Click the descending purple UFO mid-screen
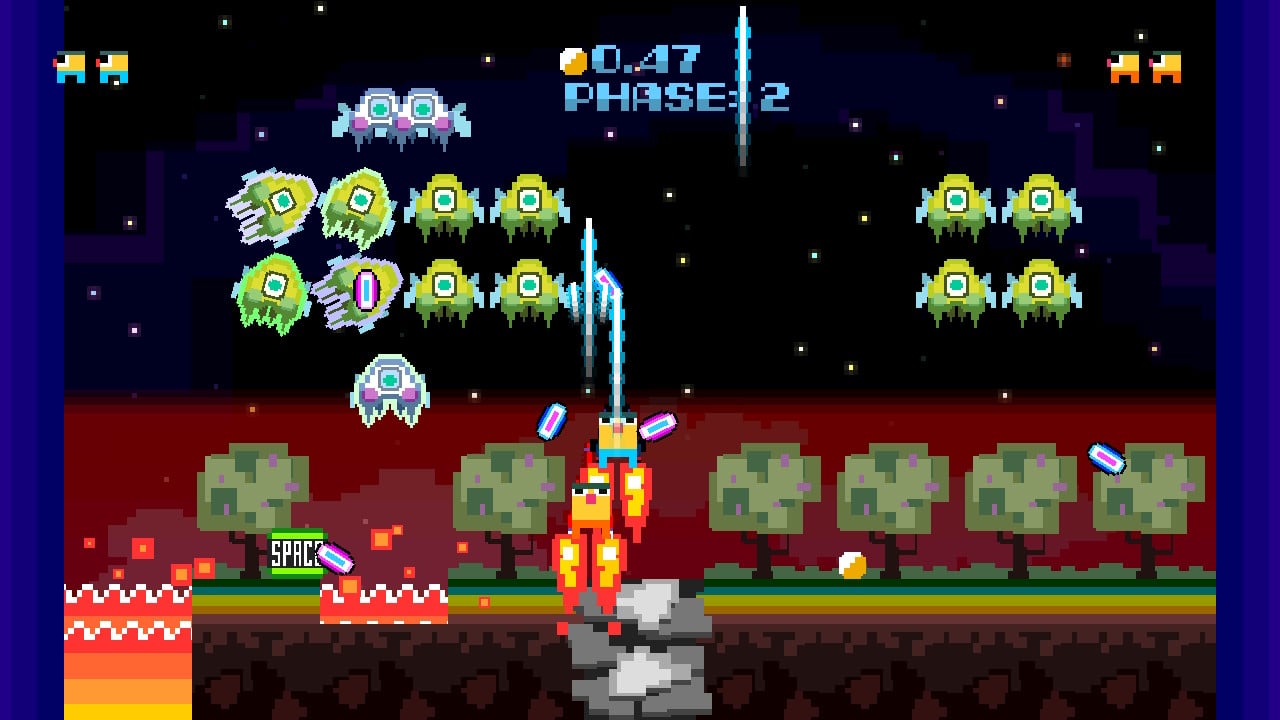Image resolution: width=1280 pixels, height=720 pixels. point(390,385)
